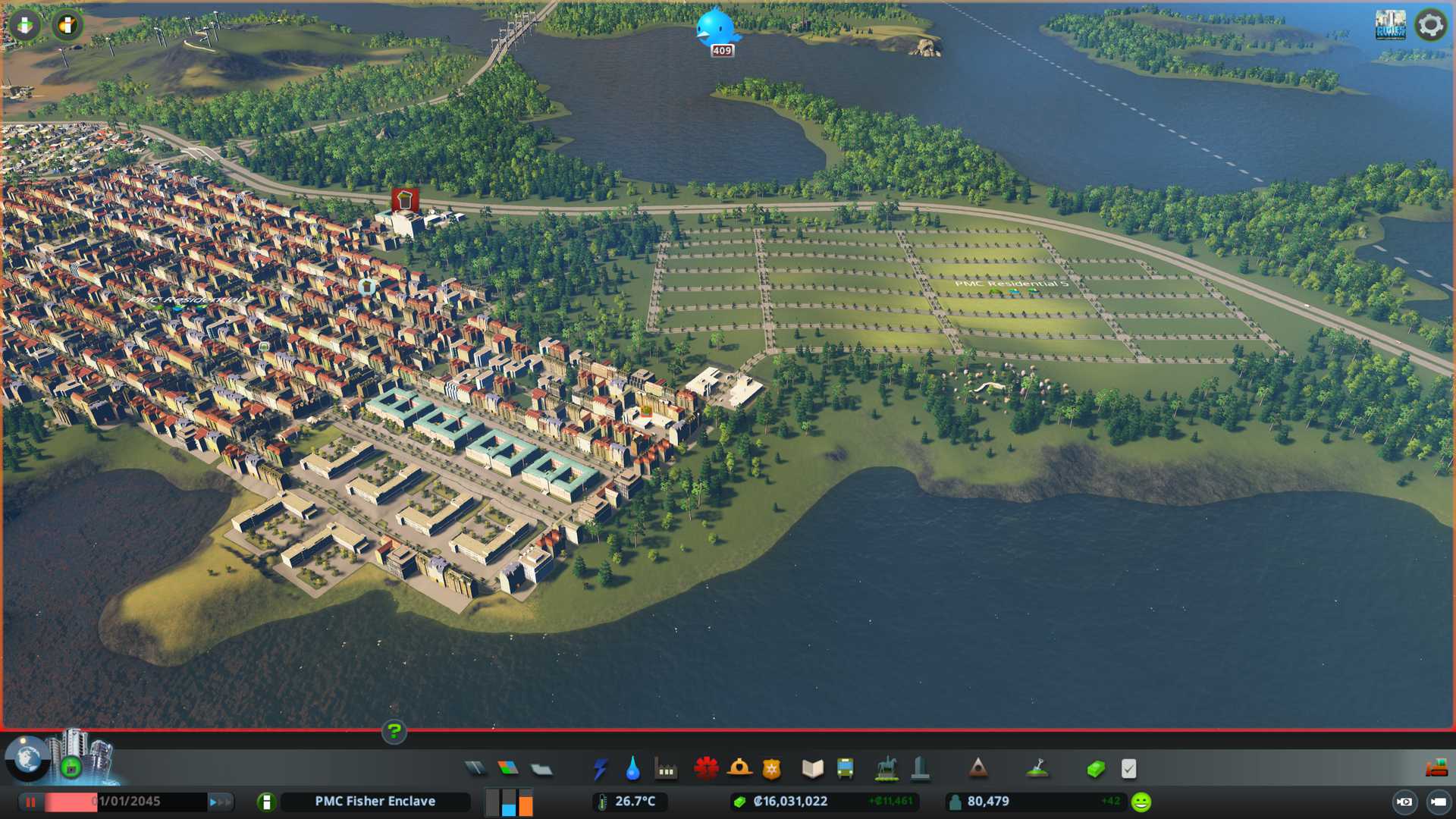This screenshot has width=1456, height=819.
Task: Open the gear options menu
Action: [x=1430, y=25]
